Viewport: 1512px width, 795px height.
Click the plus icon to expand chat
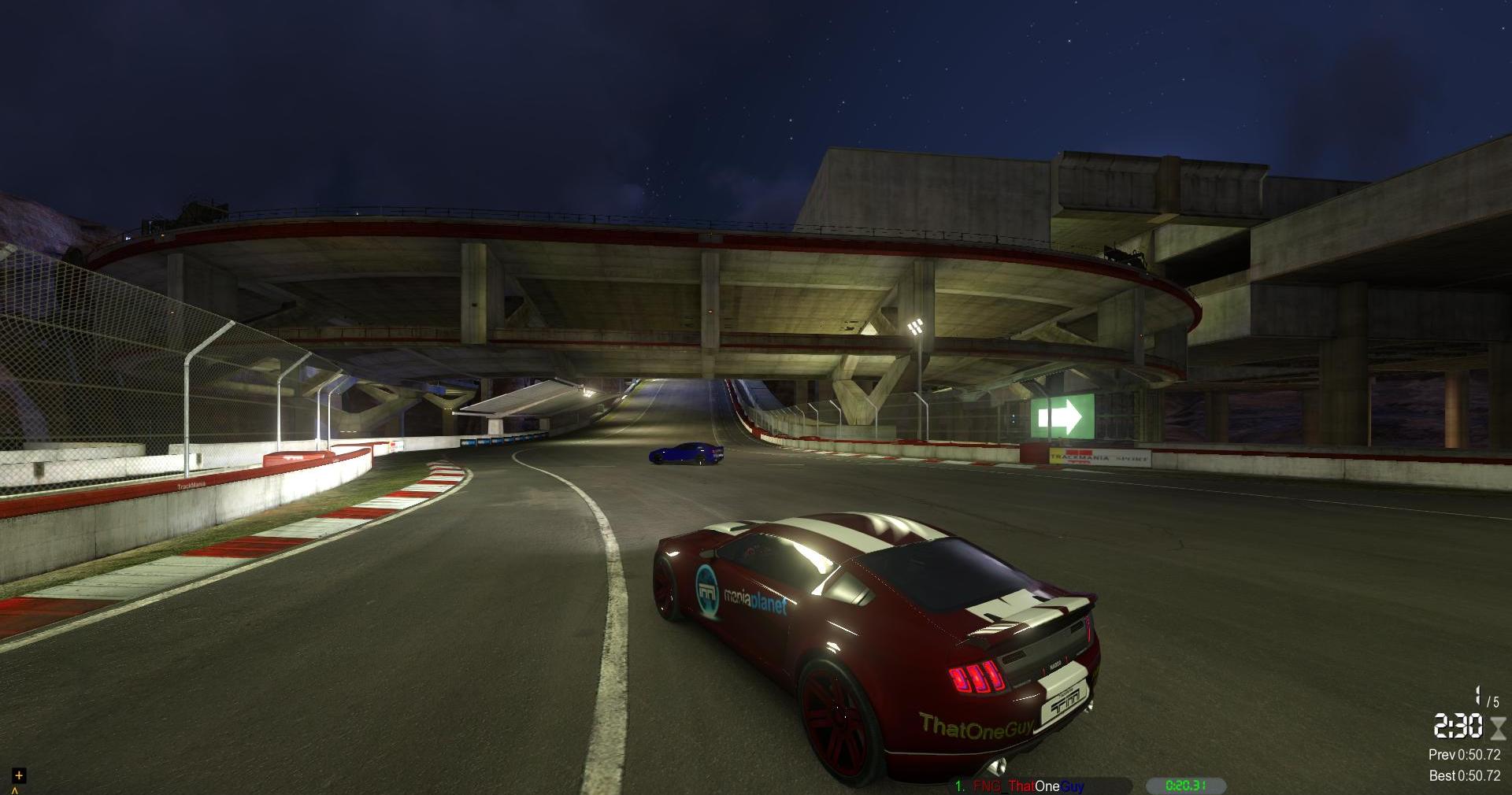point(19,775)
